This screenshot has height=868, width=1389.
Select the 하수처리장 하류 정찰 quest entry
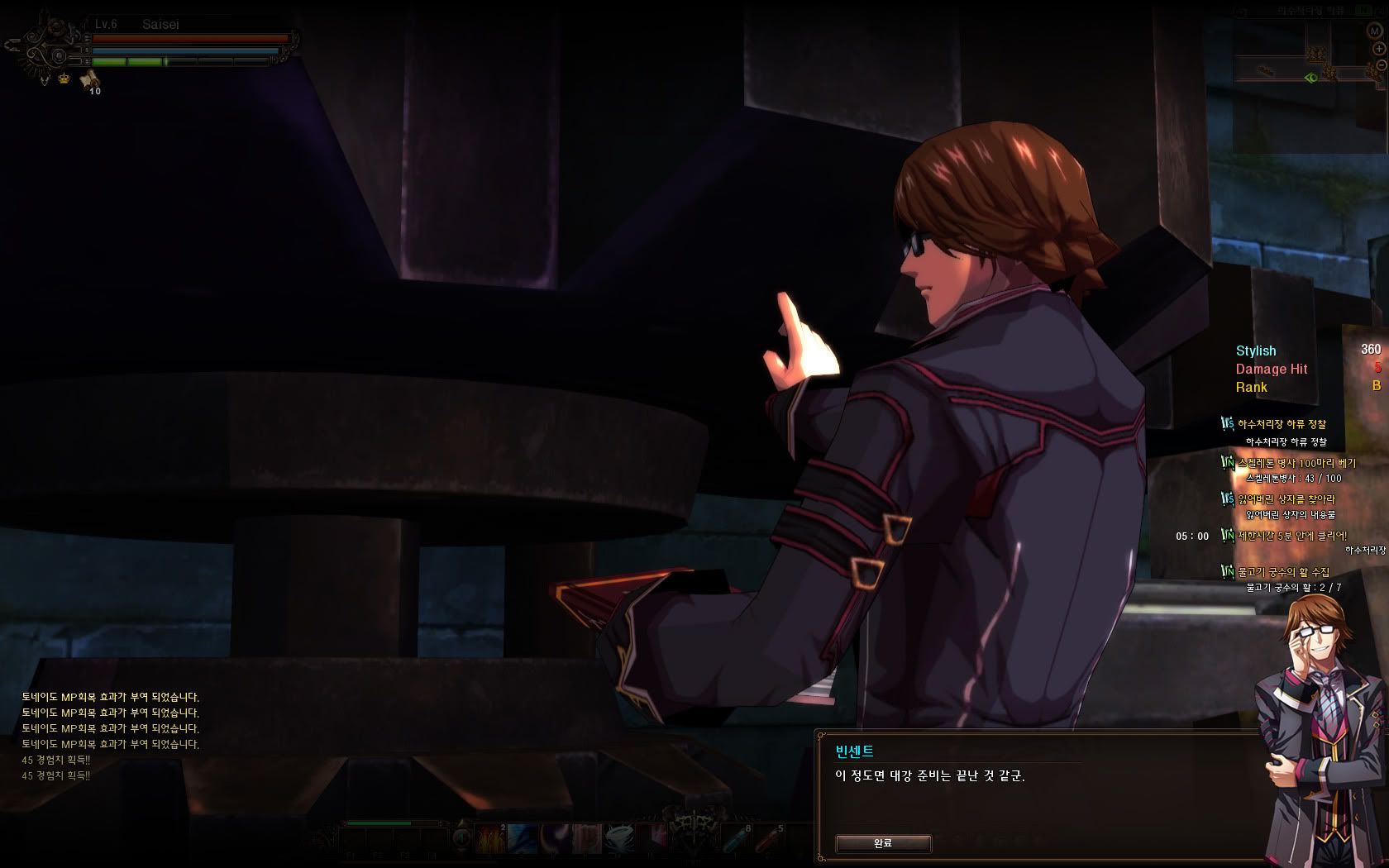(1282, 424)
